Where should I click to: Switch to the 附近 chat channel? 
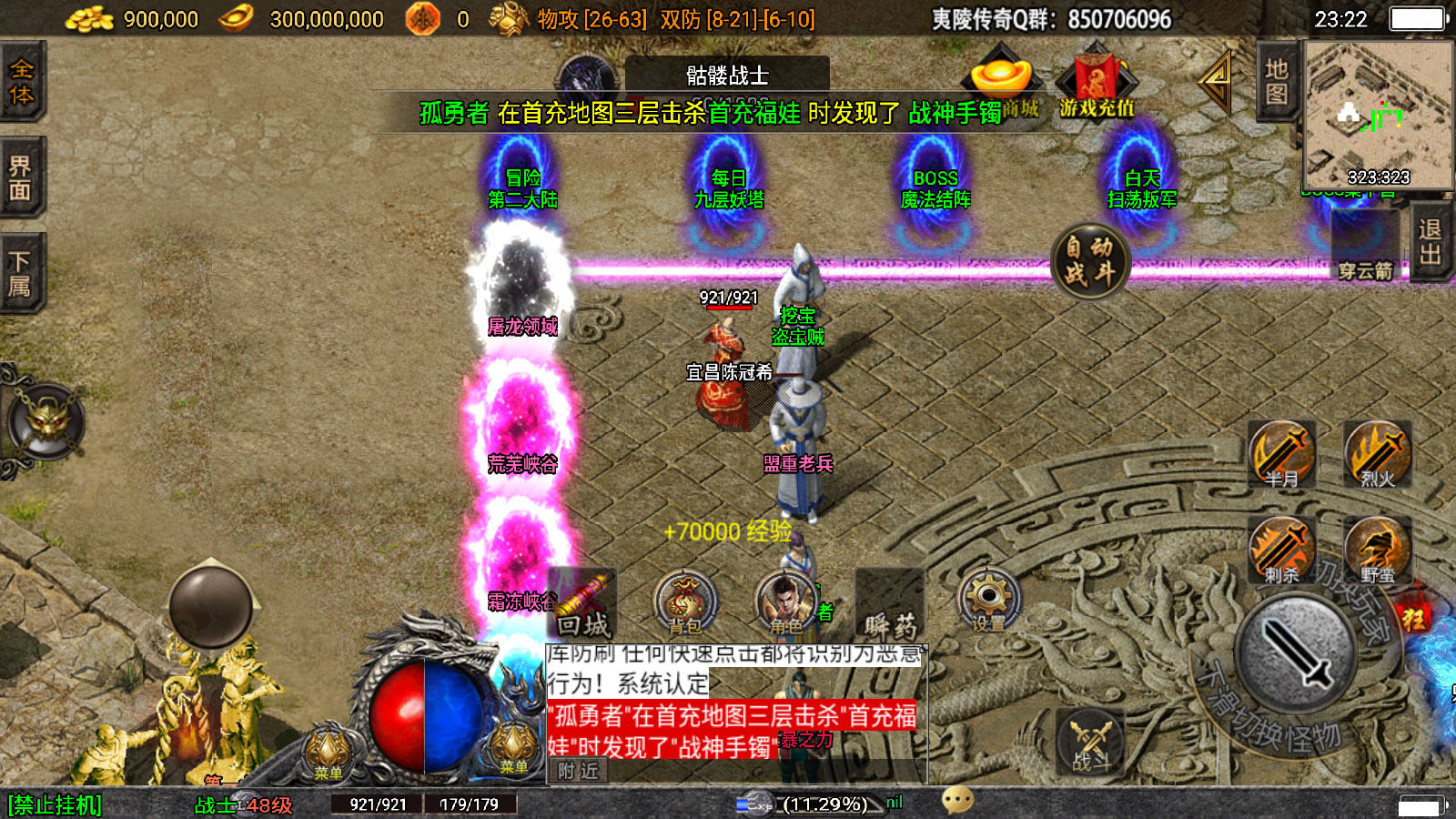click(x=579, y=772)
